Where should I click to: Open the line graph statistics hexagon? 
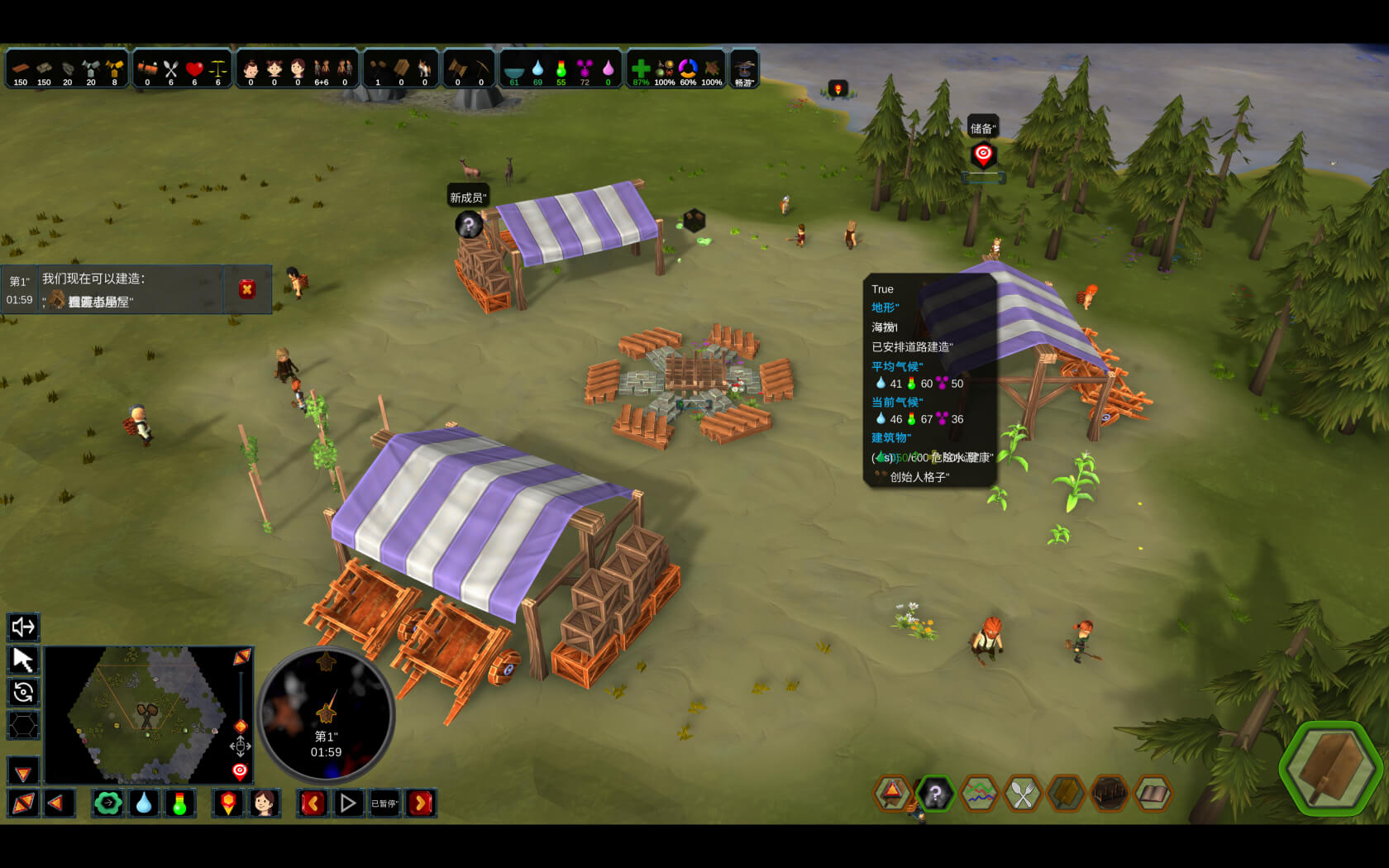click(979, 794)
